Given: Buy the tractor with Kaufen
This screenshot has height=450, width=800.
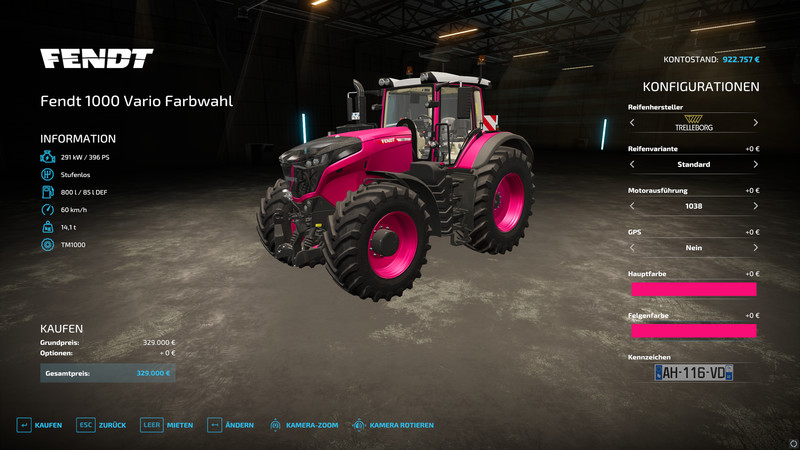Looking at the screenshot, I should [40, 425].
